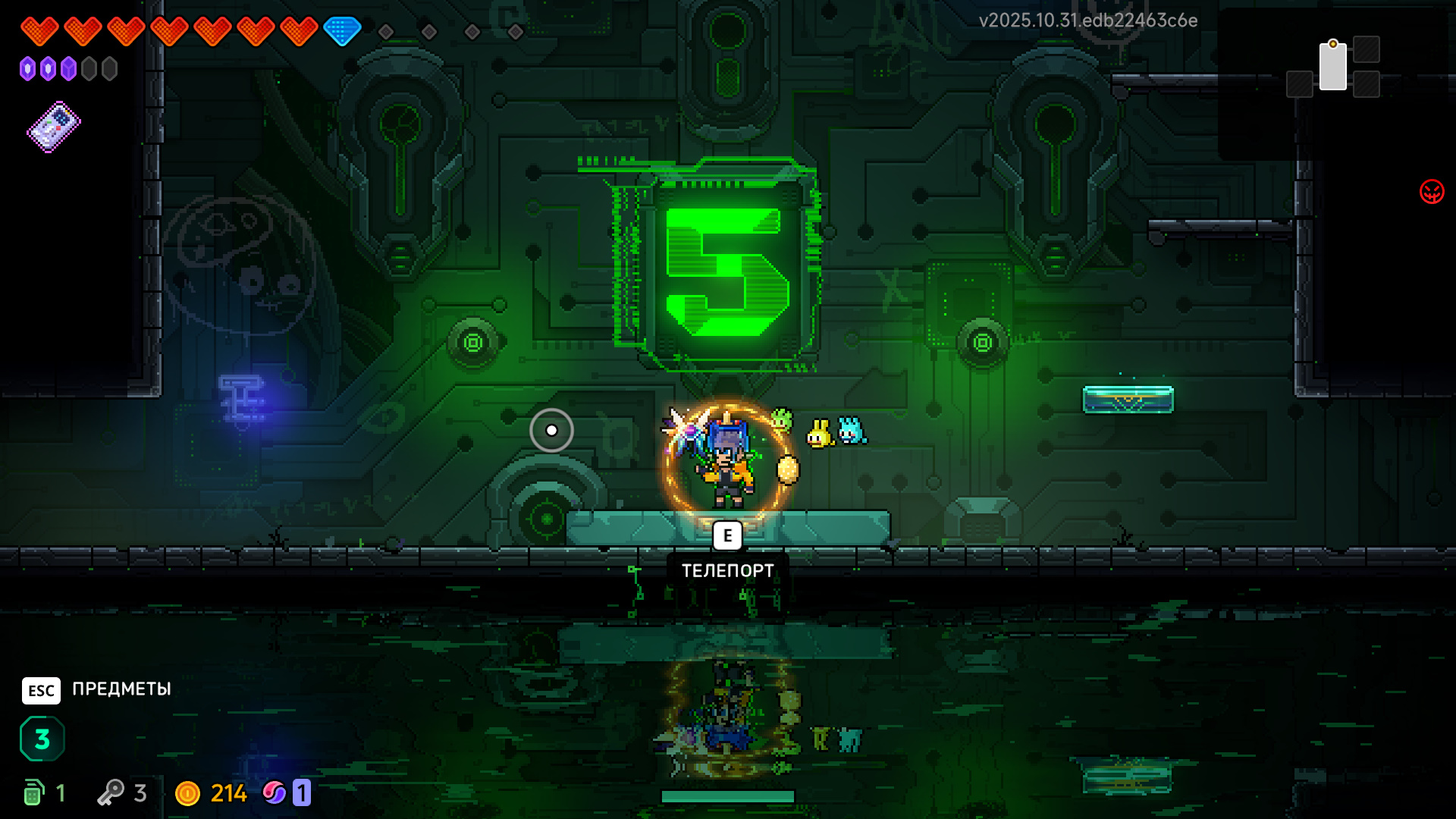
Task: Click the pink-blue swirl orb icon
Action: click(x=275, y=793)
